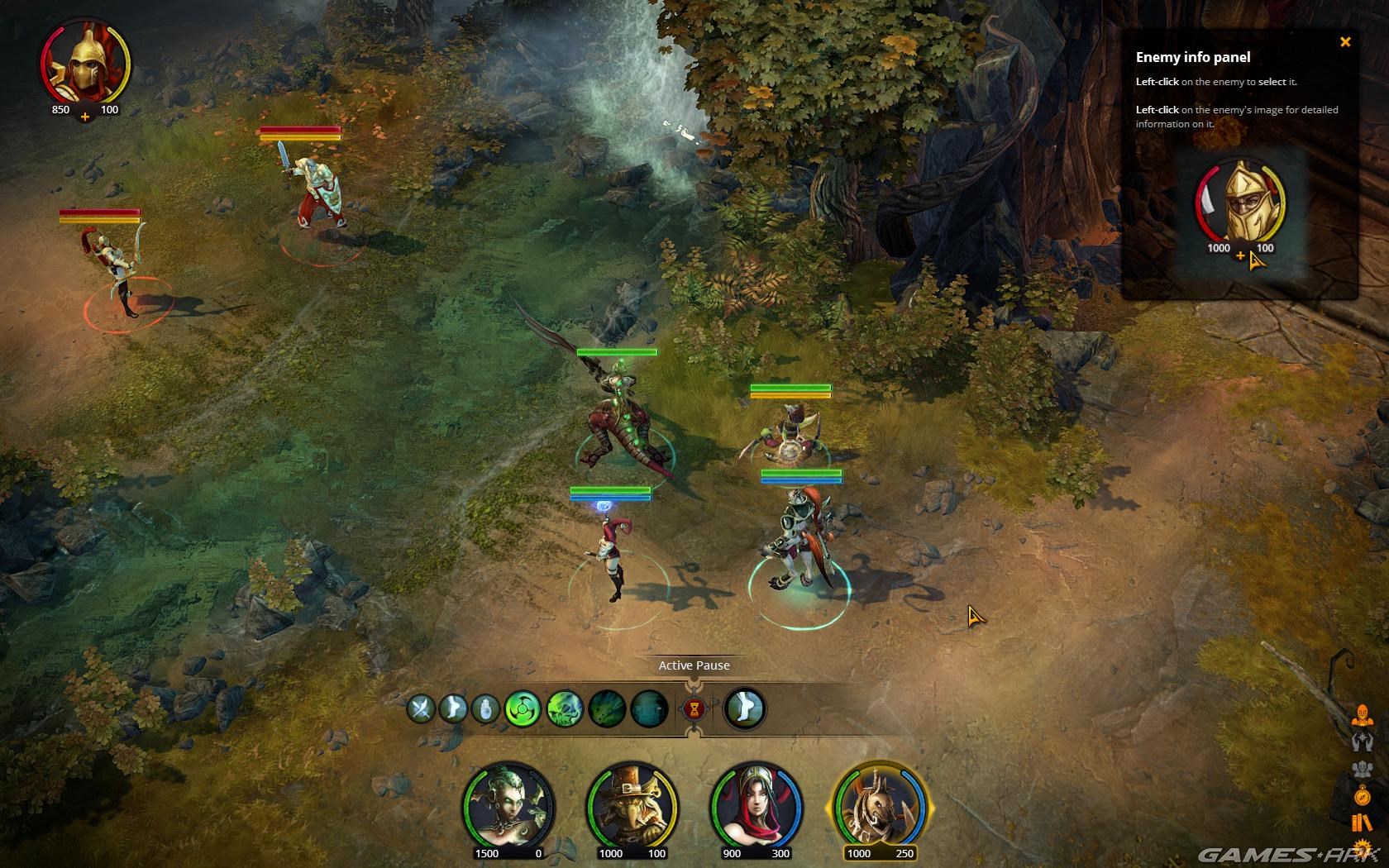Open the compass icon on the side menu
The height and width of the screenshot is (868, 1389).
(1361, 796)
